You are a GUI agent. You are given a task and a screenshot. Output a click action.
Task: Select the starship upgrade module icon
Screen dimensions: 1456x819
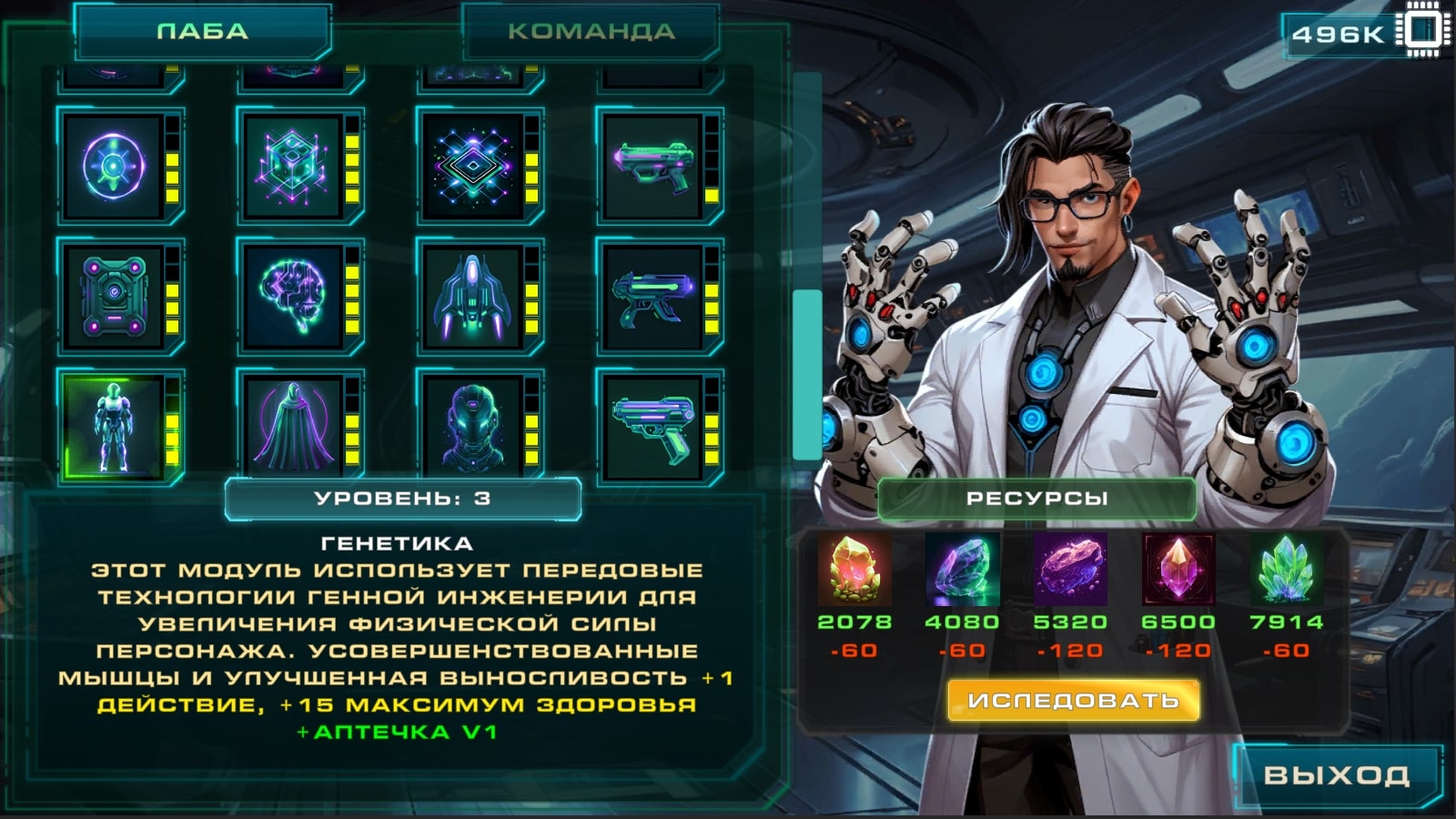coord(473,296)
